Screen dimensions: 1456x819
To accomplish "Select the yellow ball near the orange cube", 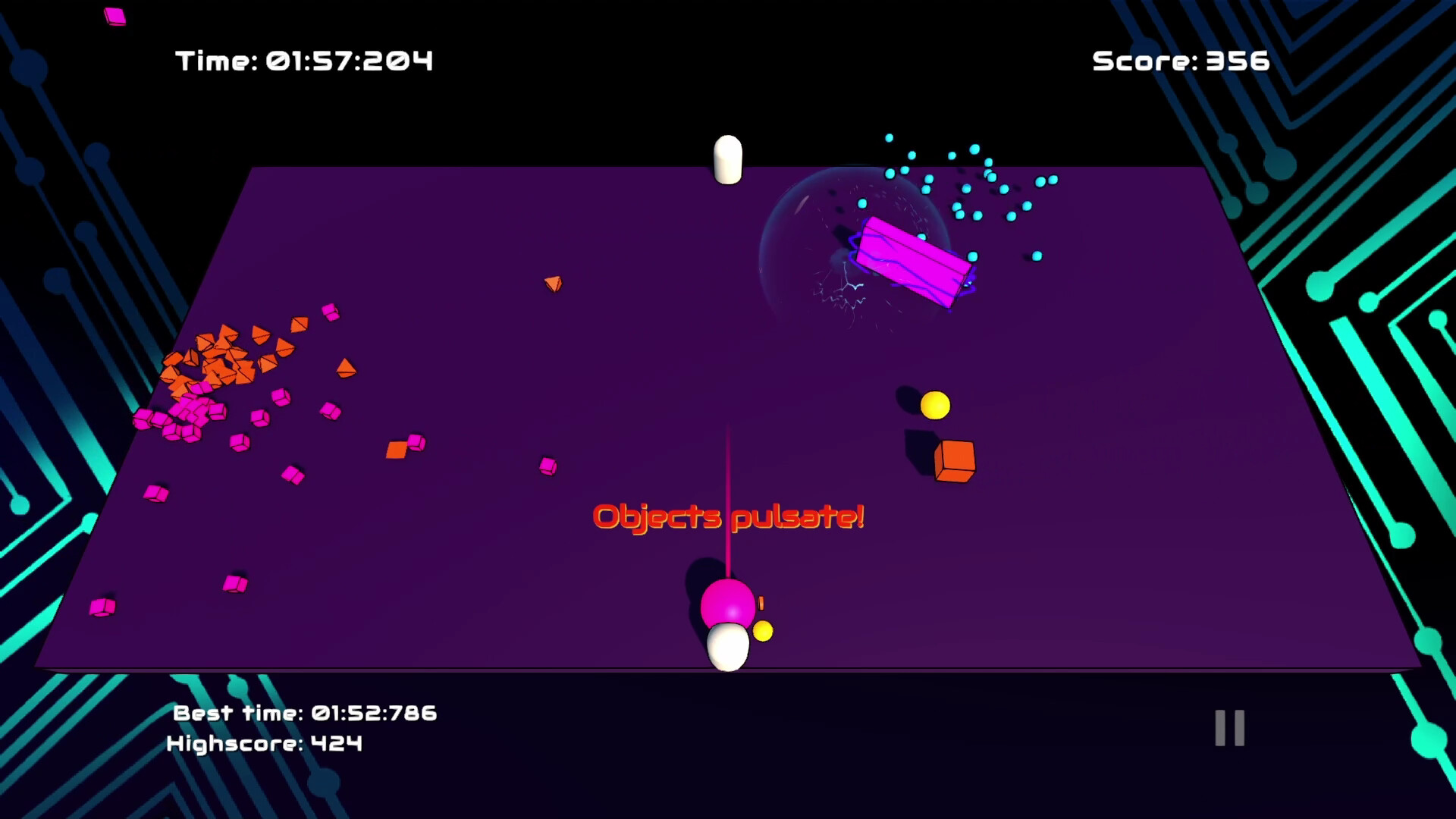I will pos(935,406).
